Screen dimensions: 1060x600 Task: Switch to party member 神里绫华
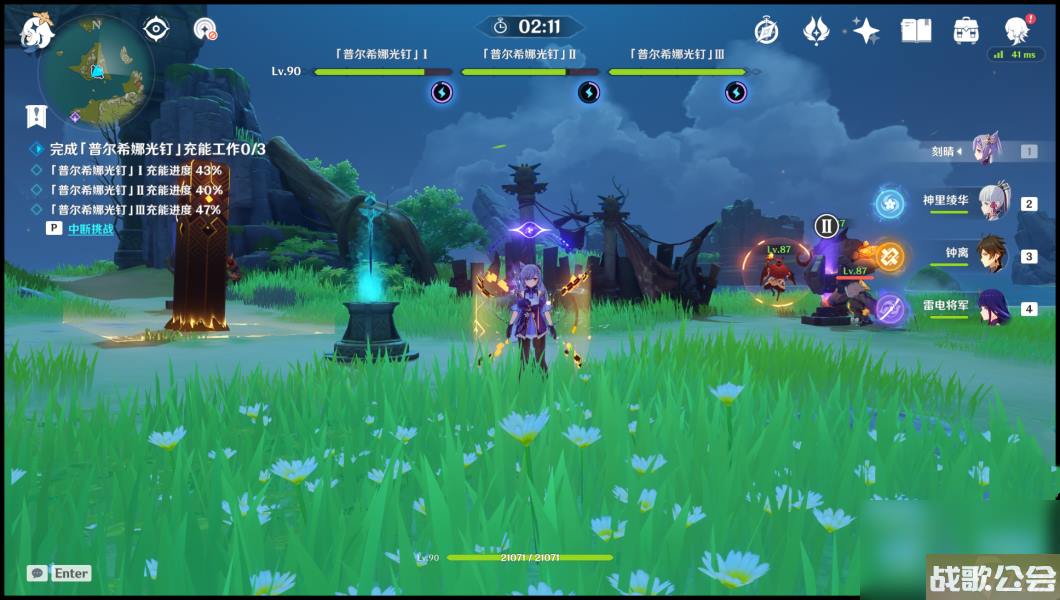[x=994, y=203]
